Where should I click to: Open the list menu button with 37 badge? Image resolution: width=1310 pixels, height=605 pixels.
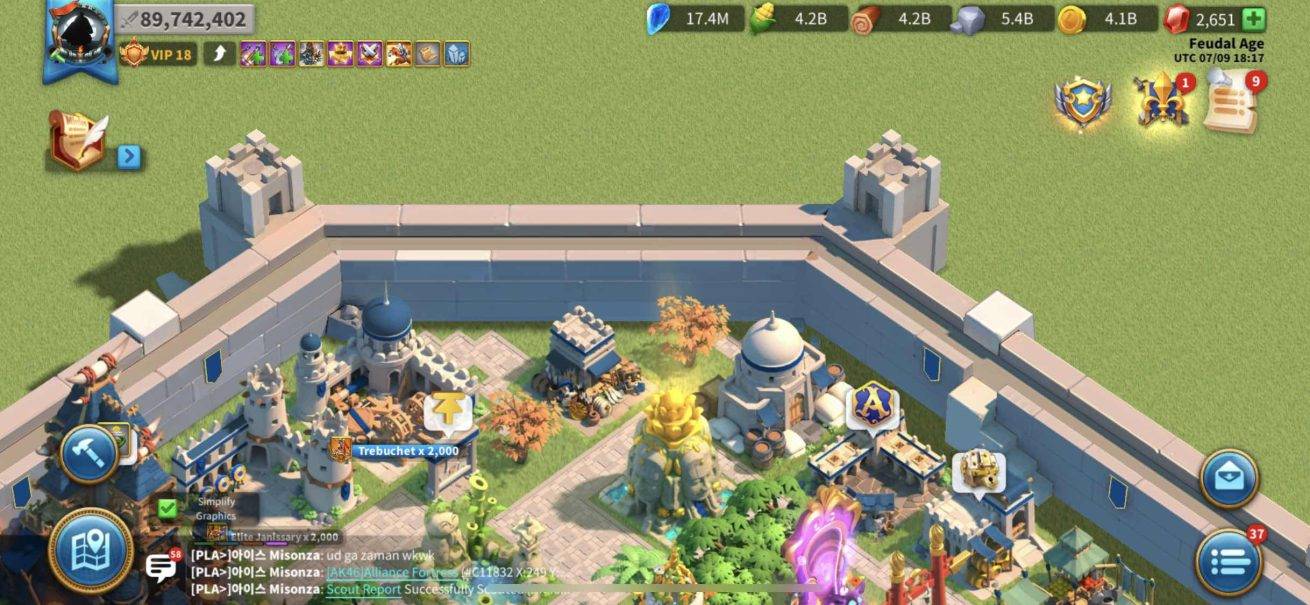click(x=1229, y=560)
